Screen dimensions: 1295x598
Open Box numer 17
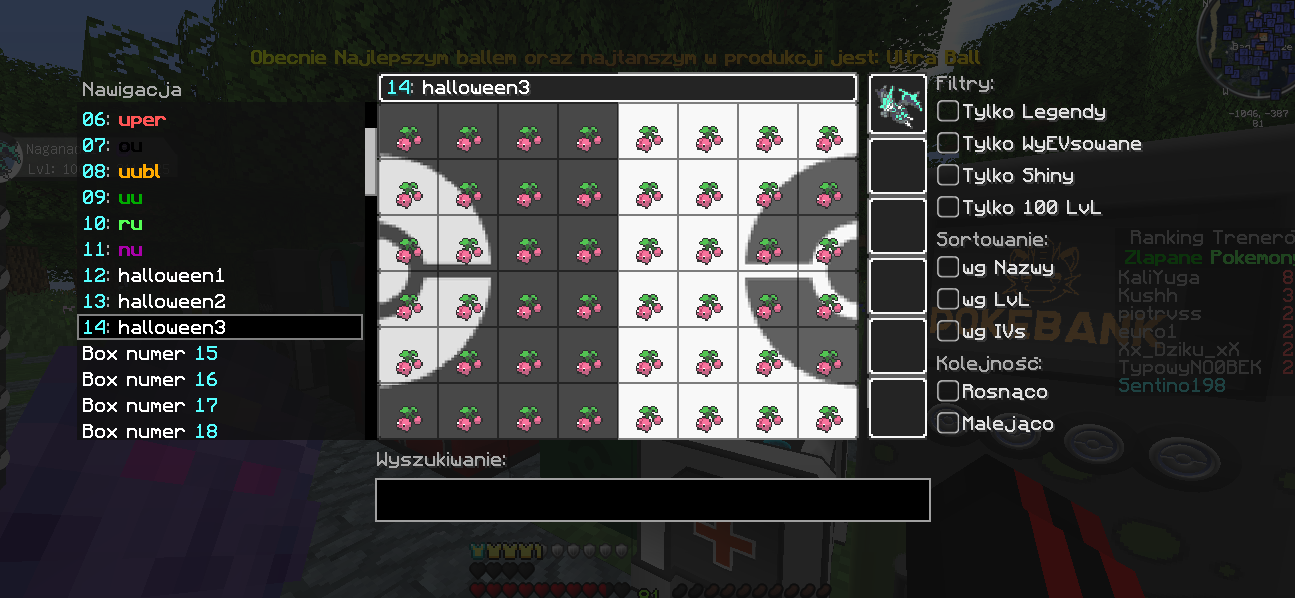pyautogui.click(x=149, y=406)
